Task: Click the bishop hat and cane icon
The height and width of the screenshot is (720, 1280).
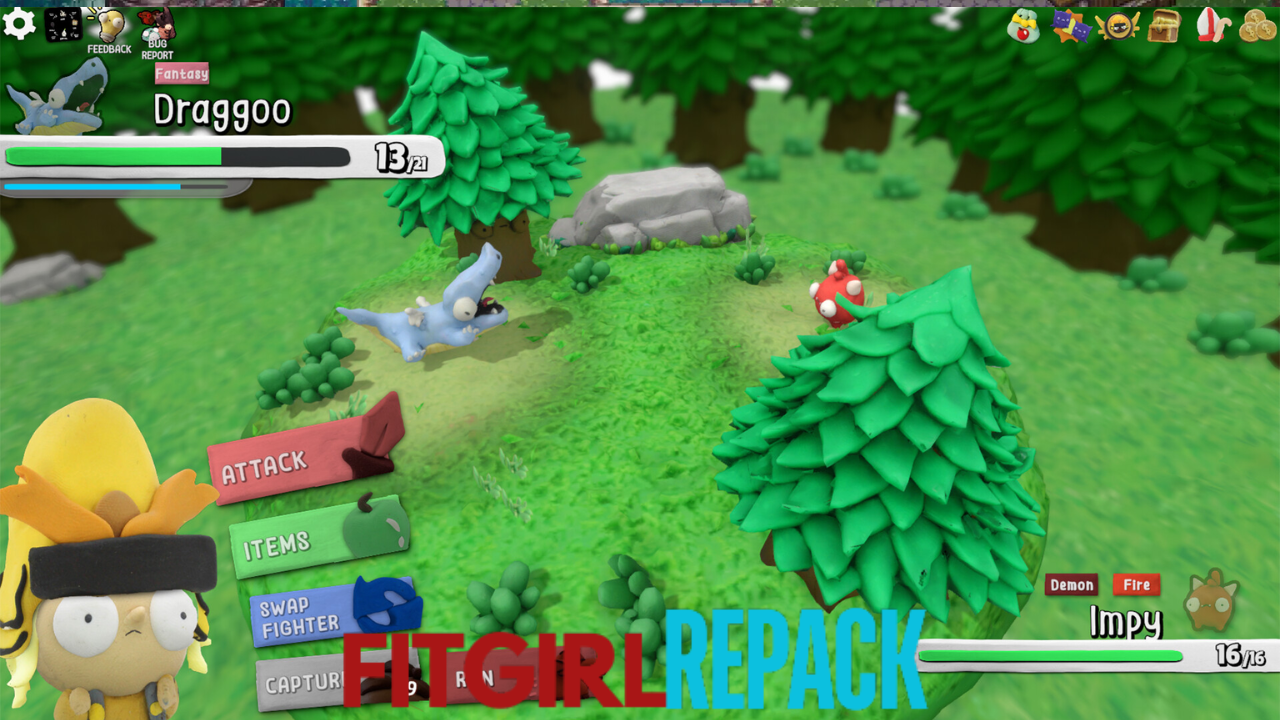Action: click(1211, 25)
